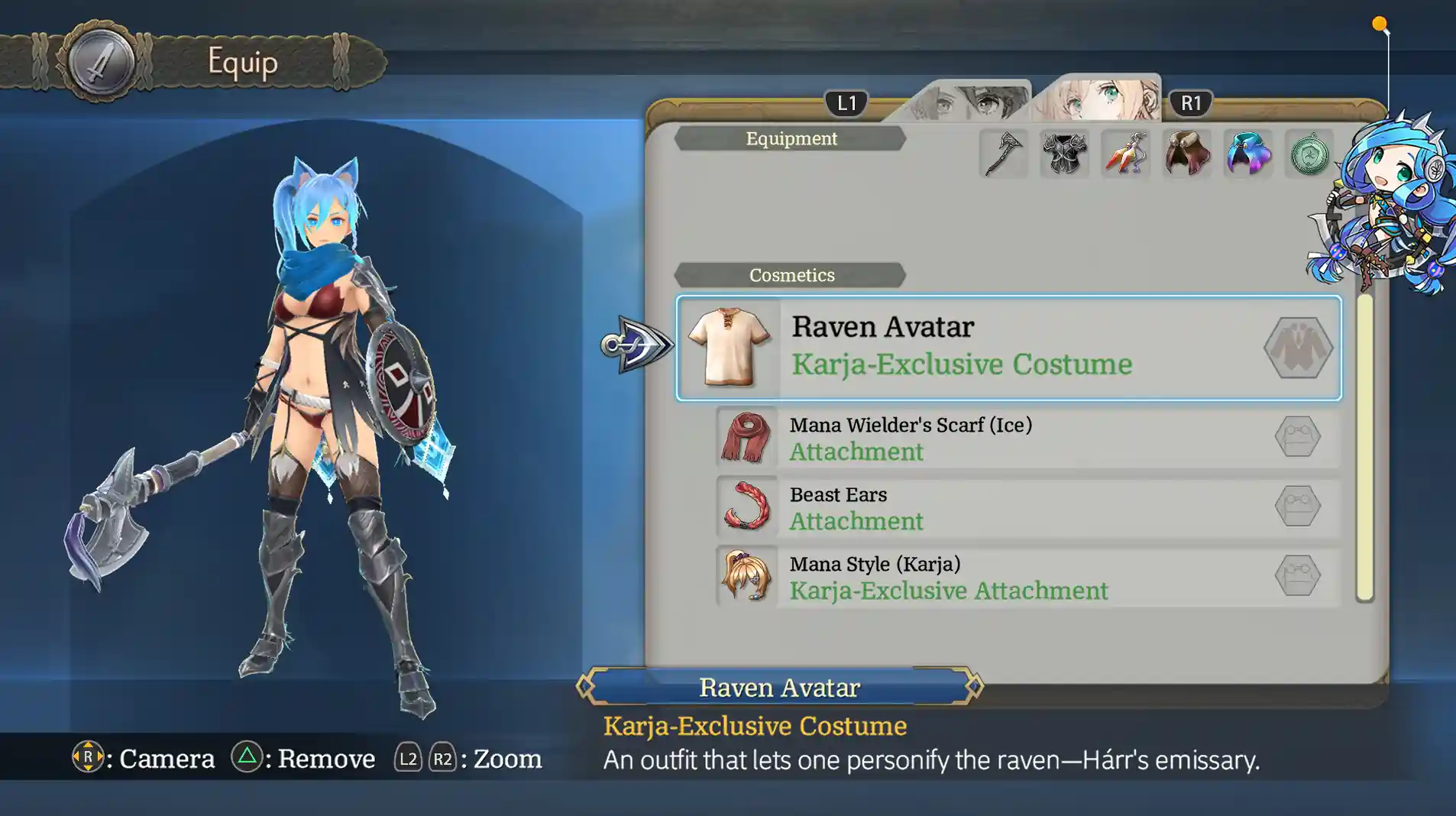This screenshot has width=1456, height=816.
Task: Select the brown fur cape slot
Action: coord(1186,154)
